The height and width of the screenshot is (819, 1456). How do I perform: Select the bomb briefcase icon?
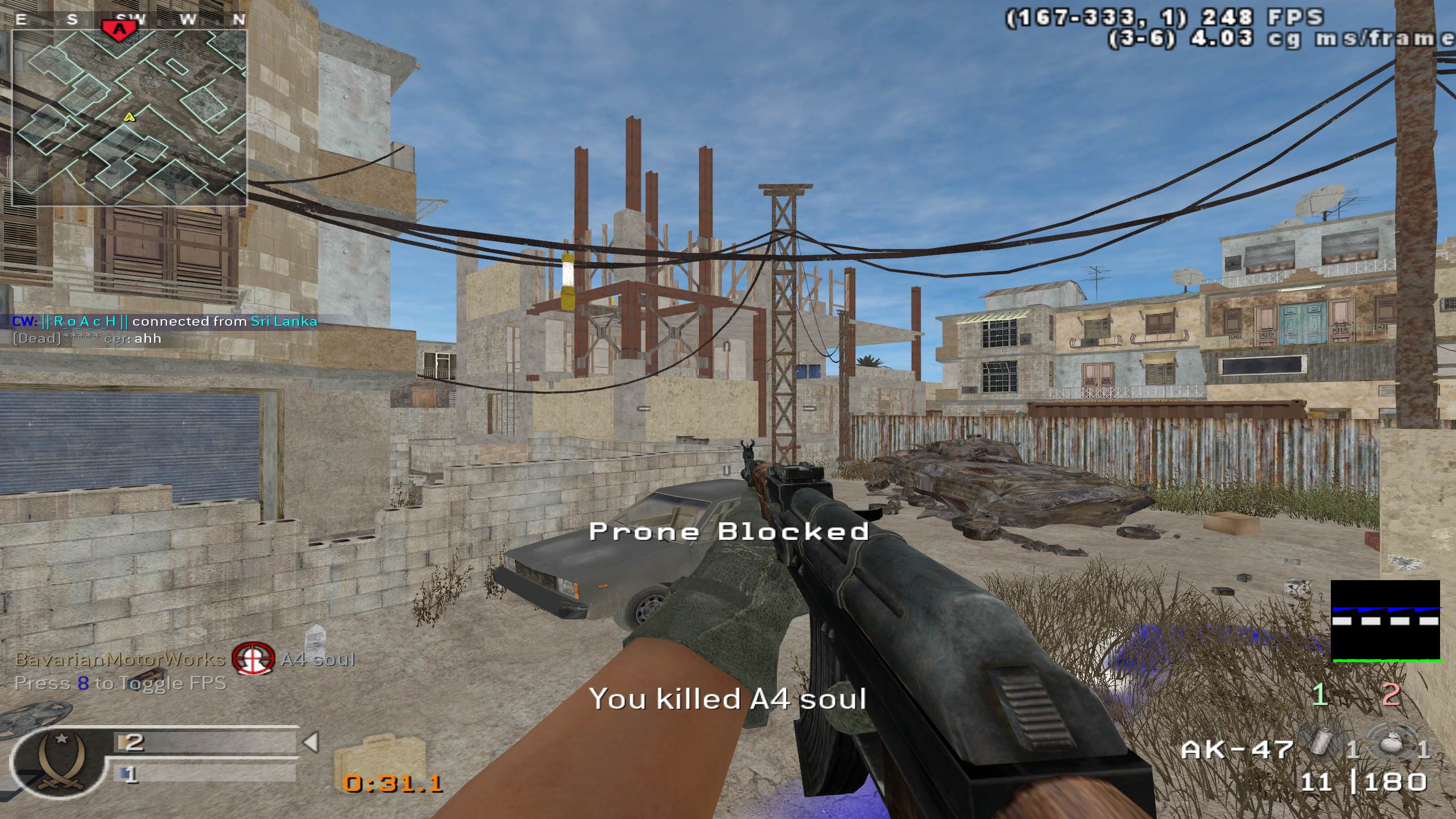379,758
